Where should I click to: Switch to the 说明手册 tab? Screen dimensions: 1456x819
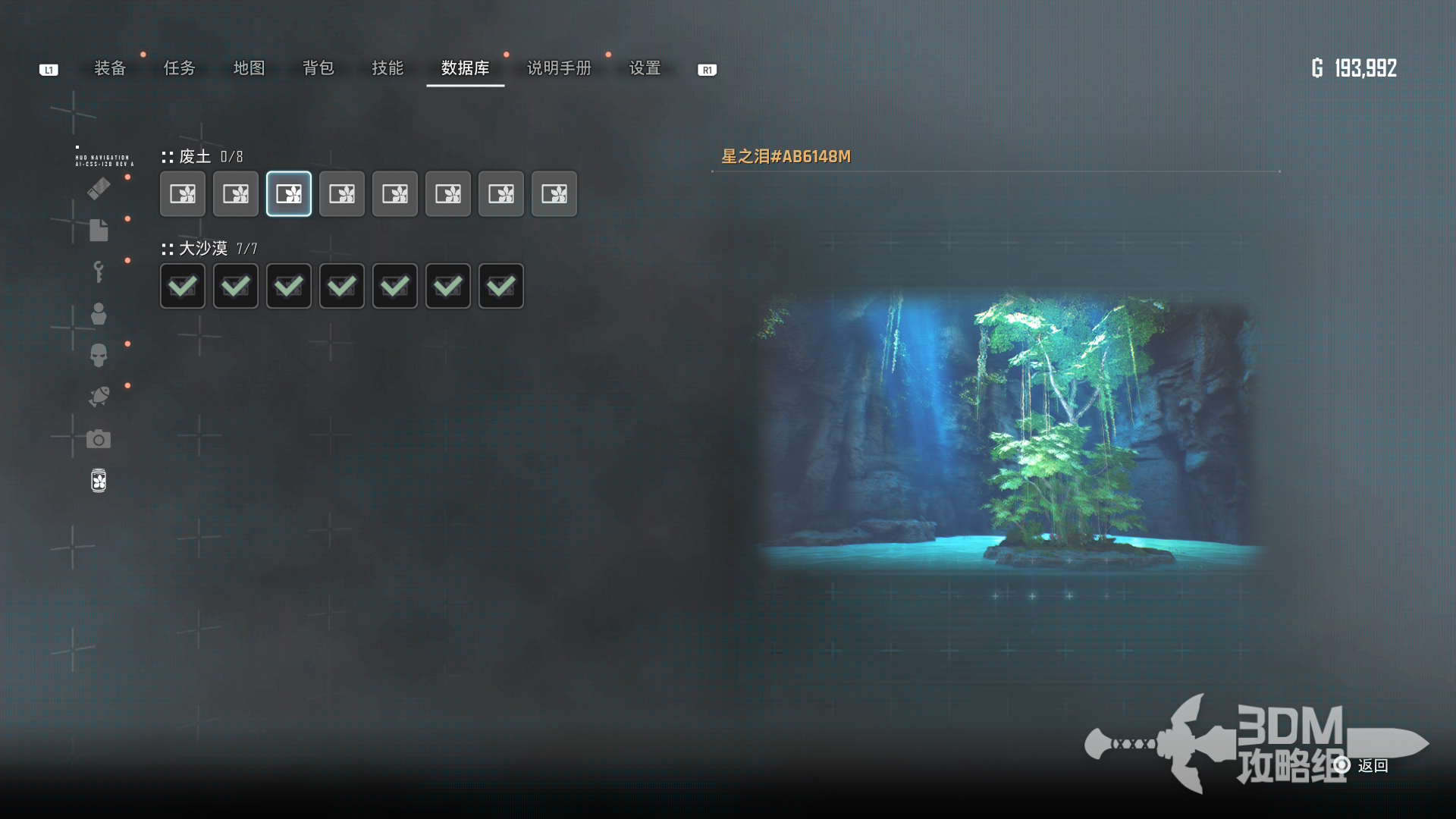point(559,68)
